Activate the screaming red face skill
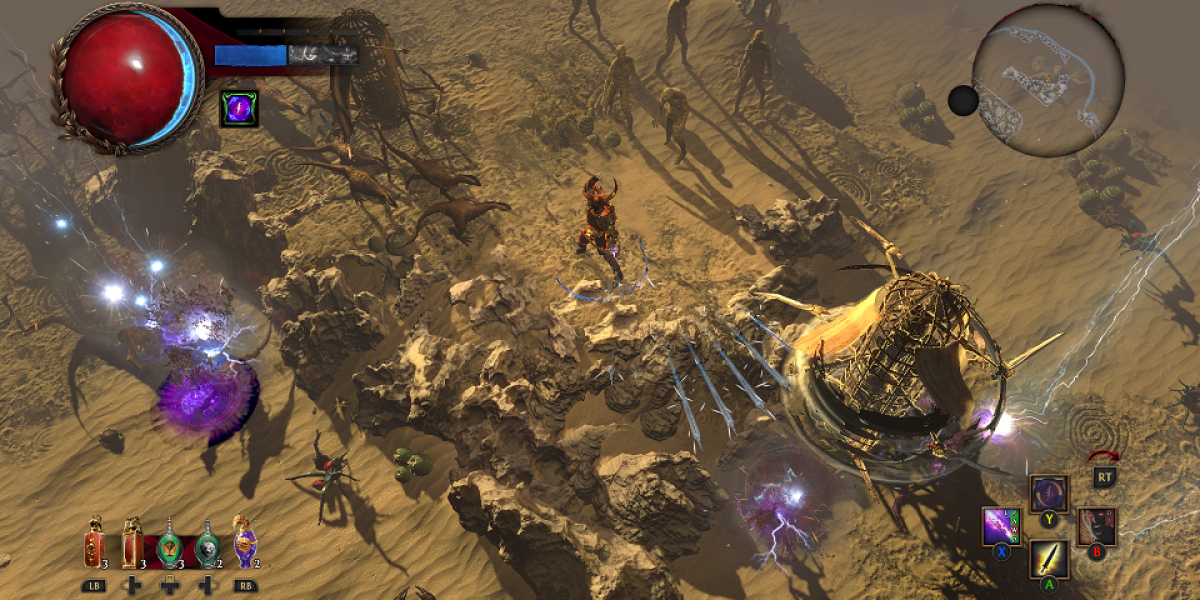Viewport: 1200px width, 600px height. [1096, 526]
